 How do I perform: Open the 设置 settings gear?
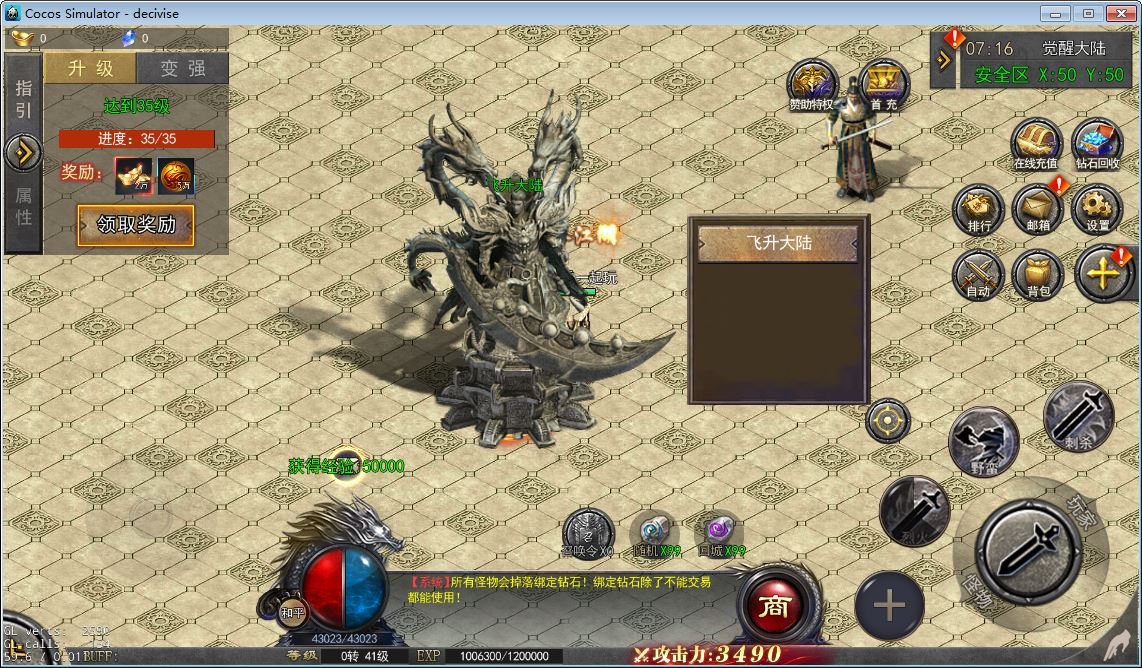[1097, 207]
